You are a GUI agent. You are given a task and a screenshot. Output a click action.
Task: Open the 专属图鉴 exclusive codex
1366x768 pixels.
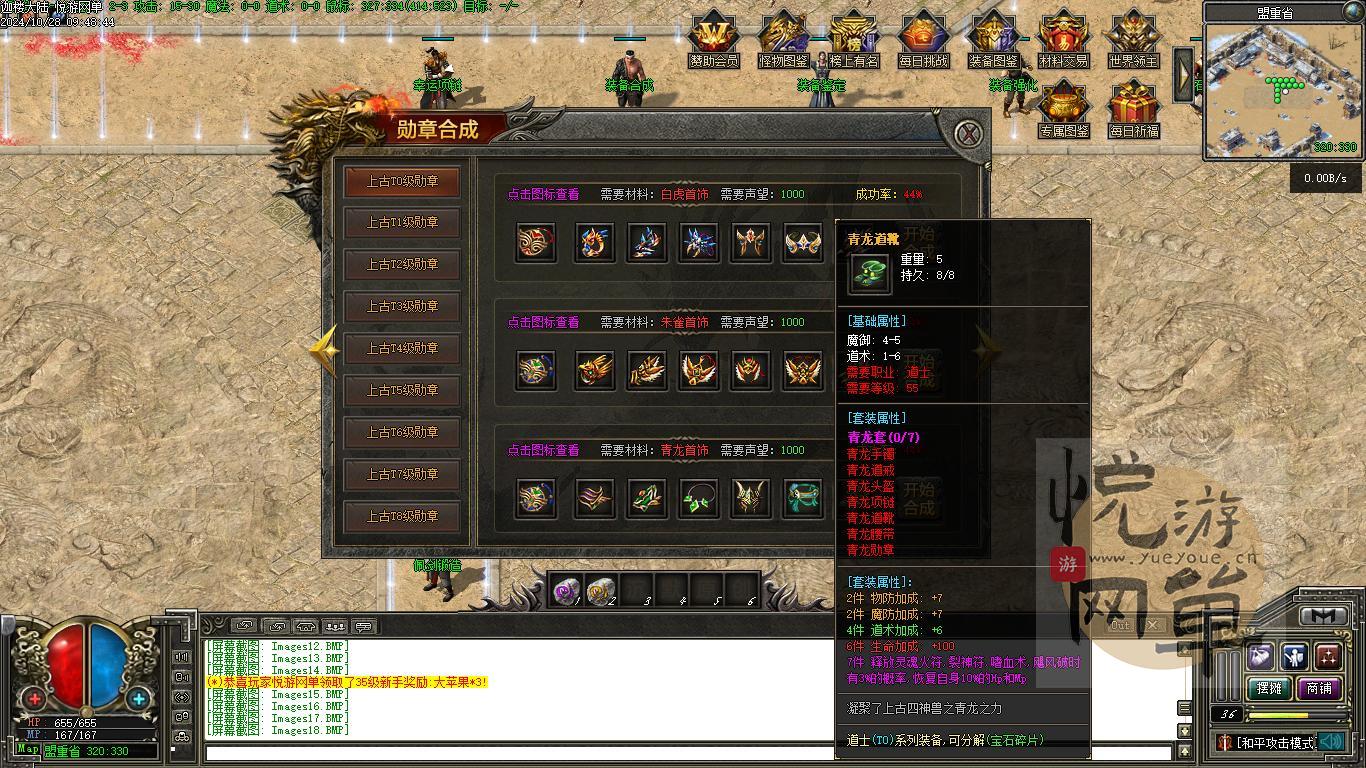(1063, 108)
